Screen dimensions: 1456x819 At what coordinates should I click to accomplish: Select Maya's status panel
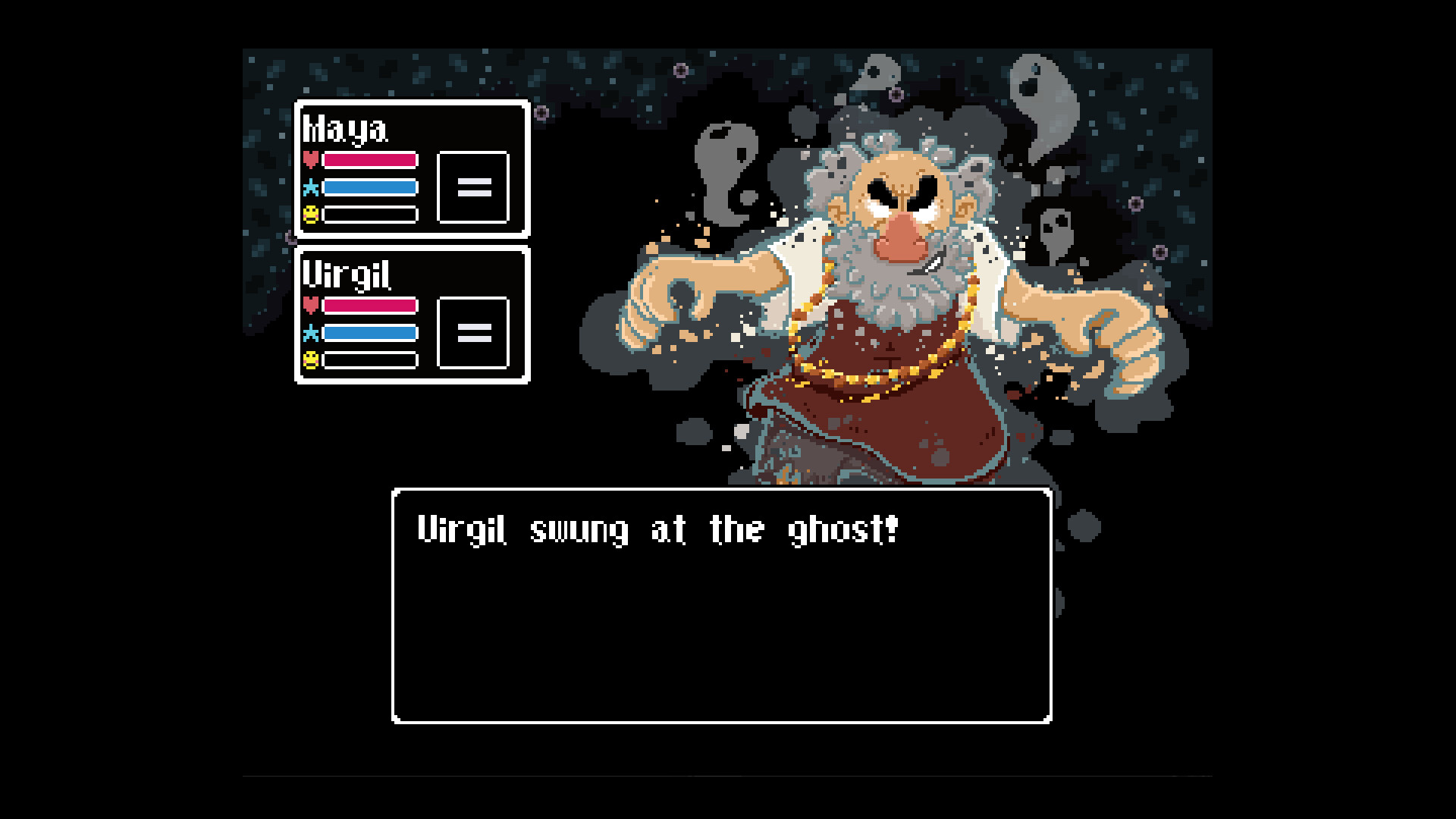(x=413, y=168)
